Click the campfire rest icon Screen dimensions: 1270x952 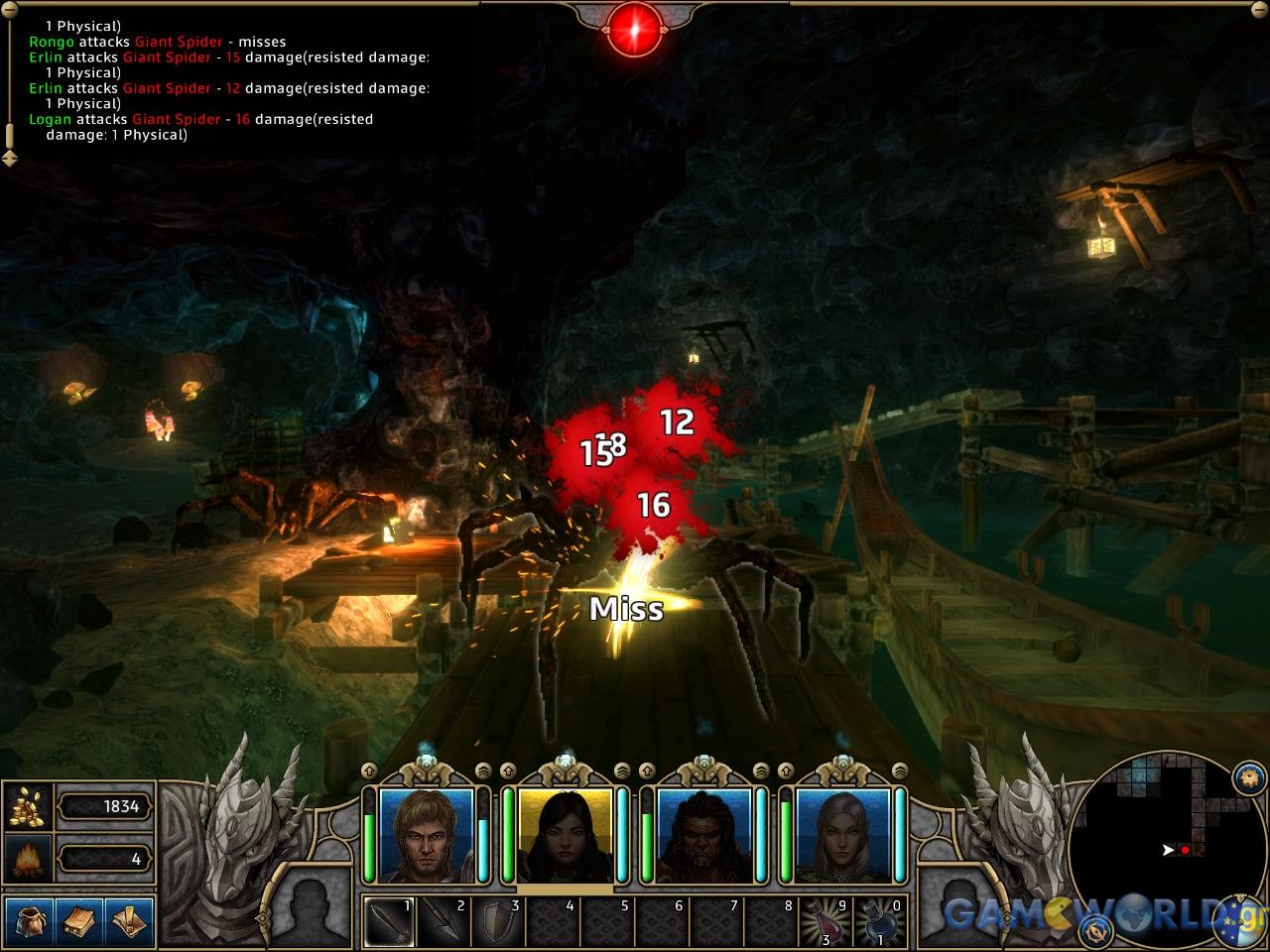pos(28,858)
